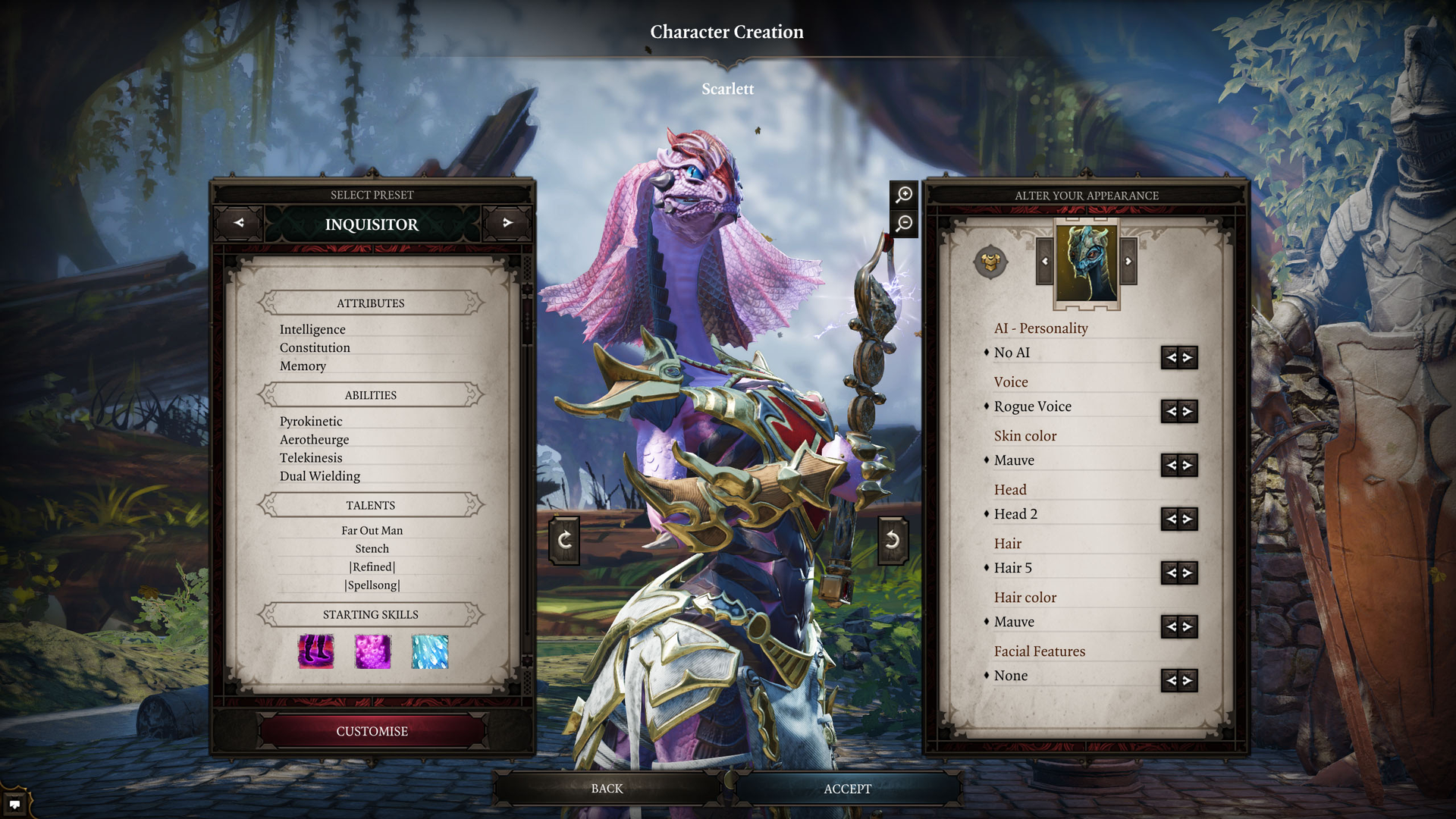Image resolution: width=1456 pixels, height=819 pixels.
Task: Switch to the previous class preset
Action: click(239, 223)
